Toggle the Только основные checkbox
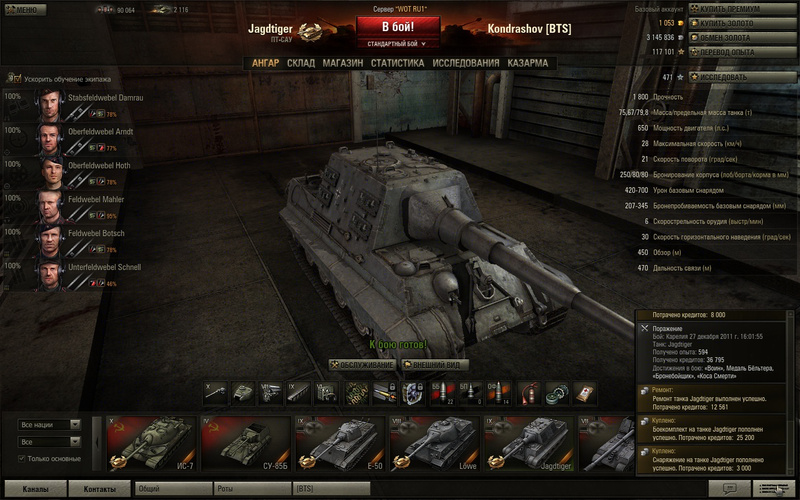Image resolution: width=800 pixels, height=500 pixels. (x=23, y=459)
